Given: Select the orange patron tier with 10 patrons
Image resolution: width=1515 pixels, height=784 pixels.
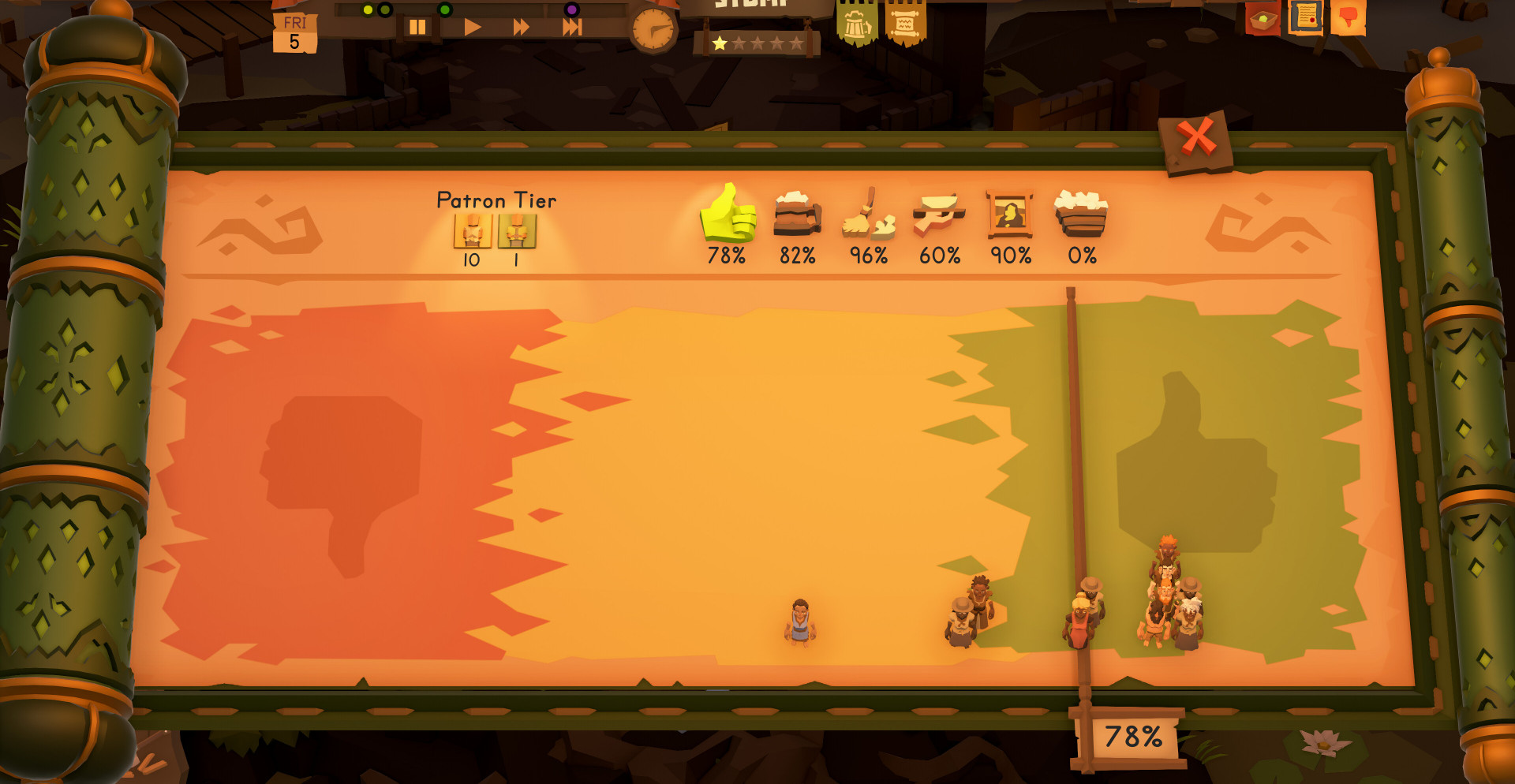Looking at the screenshot, I should 473,232.
